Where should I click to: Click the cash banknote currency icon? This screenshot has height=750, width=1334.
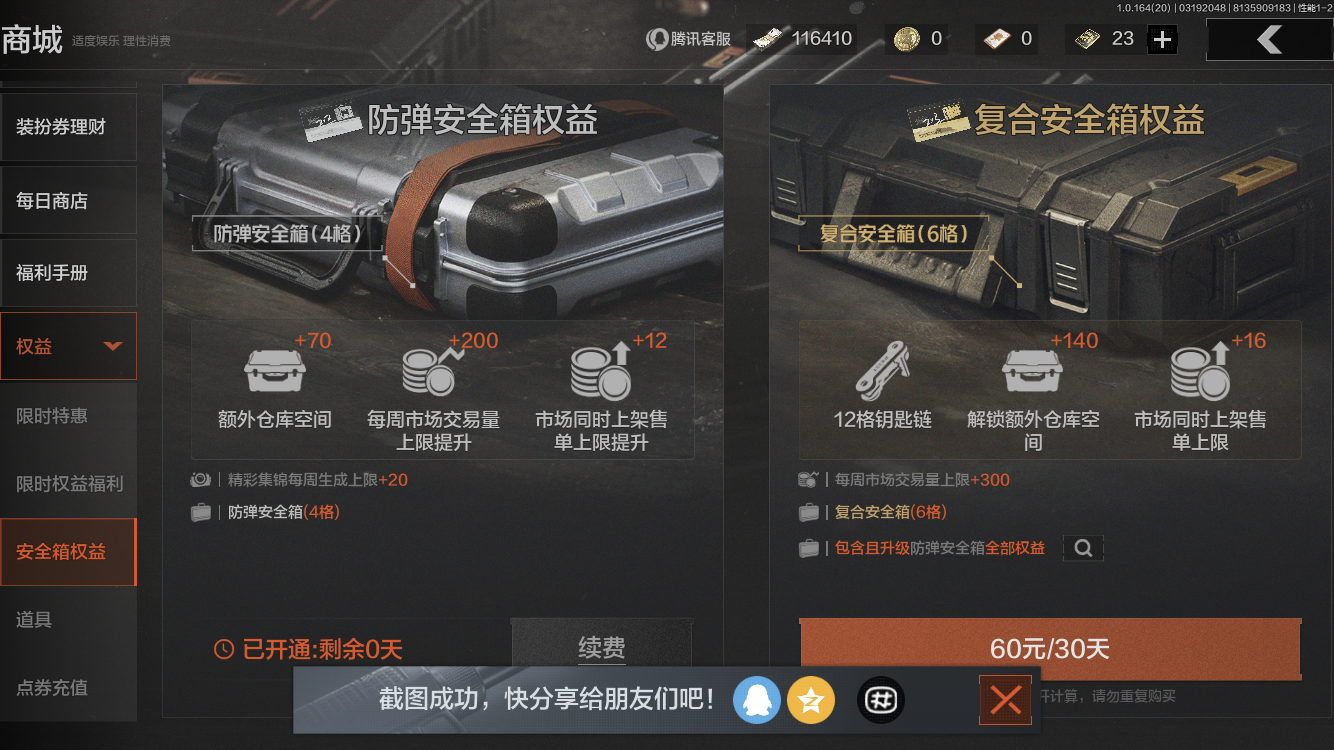[767, 38]
